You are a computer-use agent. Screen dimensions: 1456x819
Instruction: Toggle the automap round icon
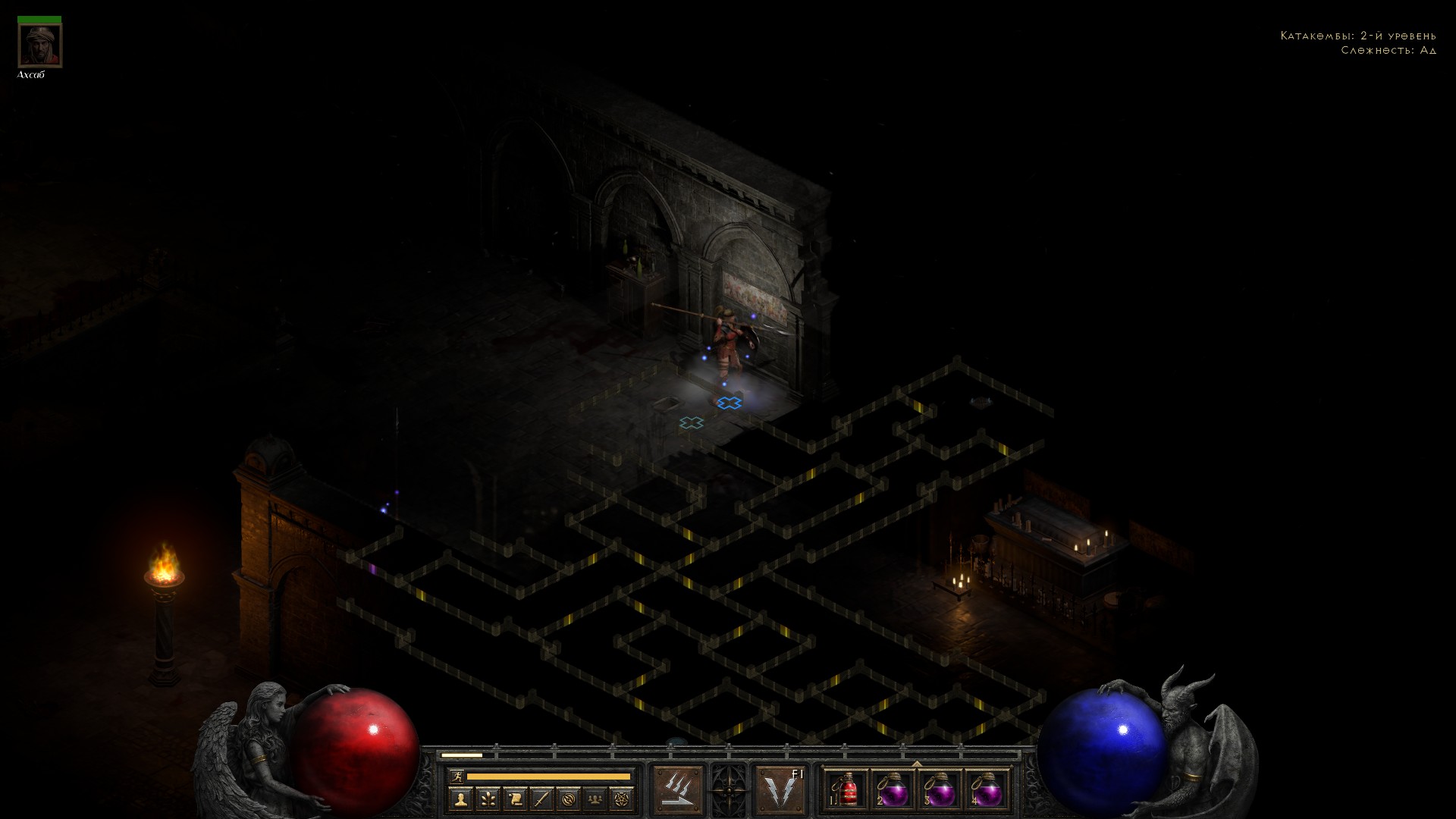click(569, 799)
